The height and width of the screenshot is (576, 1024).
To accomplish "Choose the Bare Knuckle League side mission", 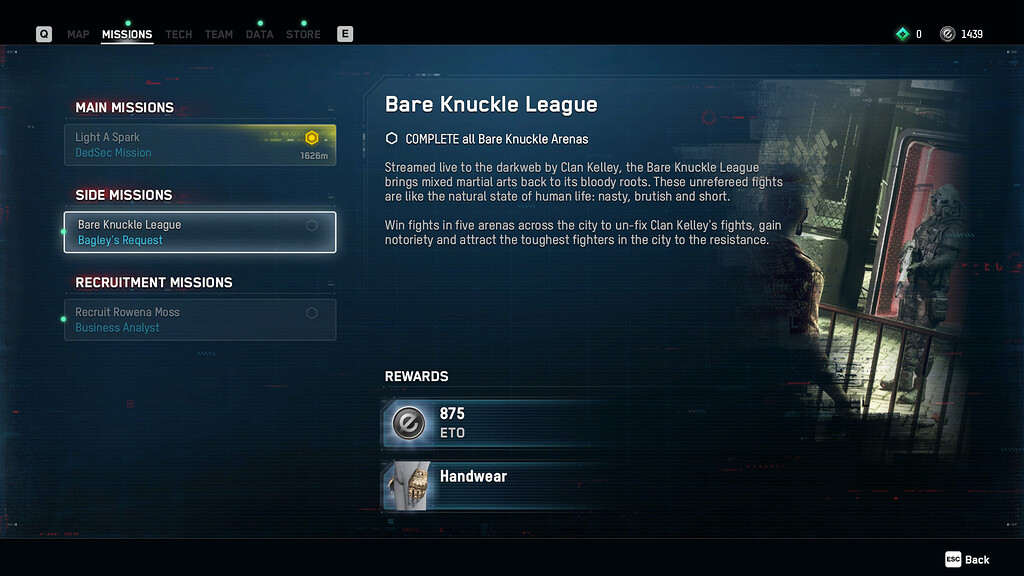I will [200, 232].
